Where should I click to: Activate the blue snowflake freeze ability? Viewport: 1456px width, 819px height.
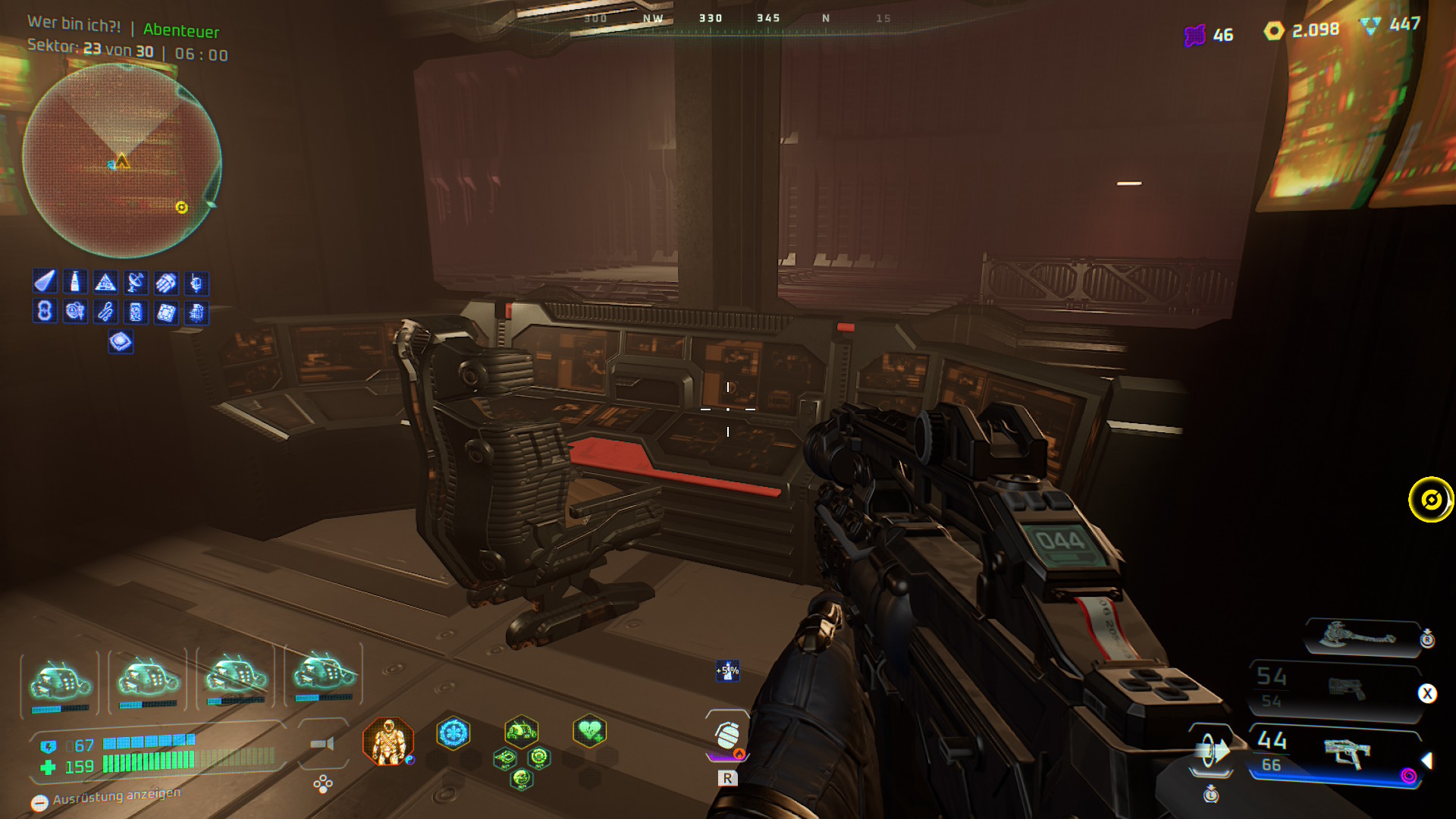click(x=453, y=733)
